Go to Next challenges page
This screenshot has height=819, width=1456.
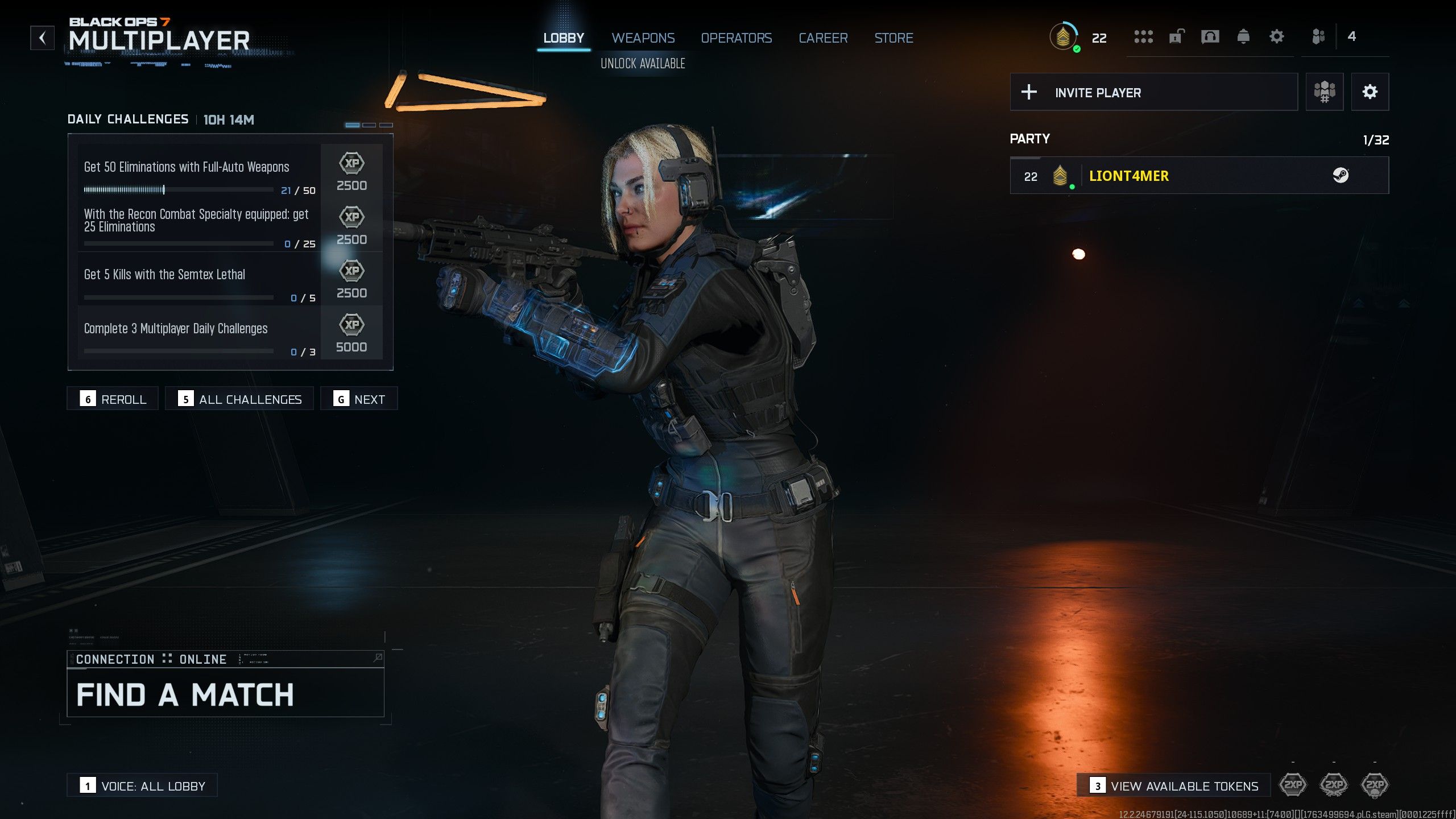(x=359, y=399)
